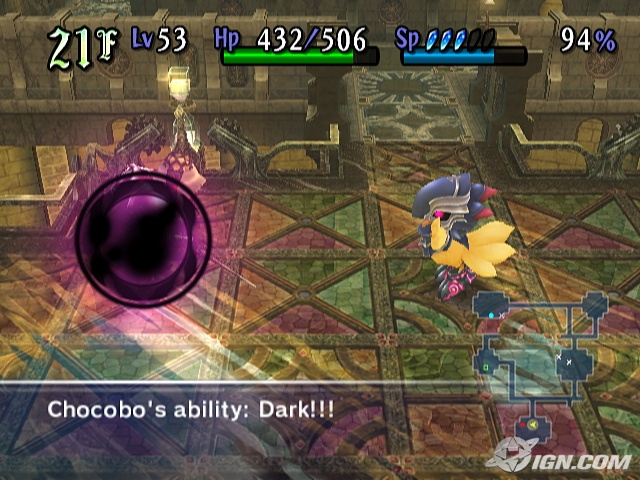The height and width of the screenshot is (480, 640).
Task: Click the dungeon minimap overlay
Action: 539,361
